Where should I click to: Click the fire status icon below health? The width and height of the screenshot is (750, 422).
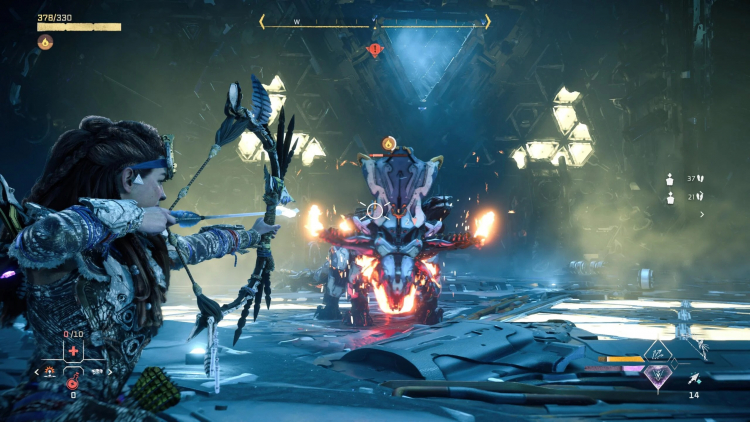tap(45, 42)
